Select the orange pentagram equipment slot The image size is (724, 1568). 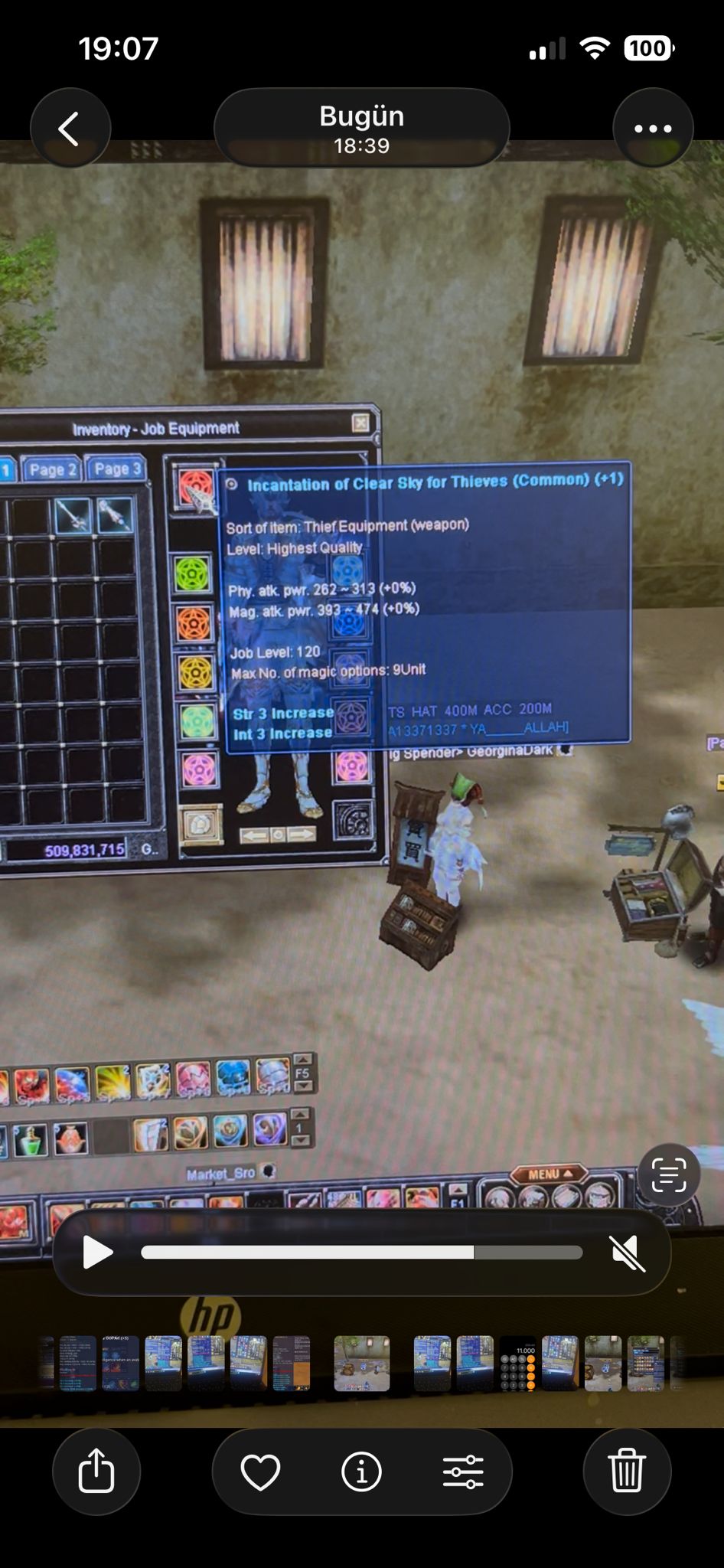(194, 624)
